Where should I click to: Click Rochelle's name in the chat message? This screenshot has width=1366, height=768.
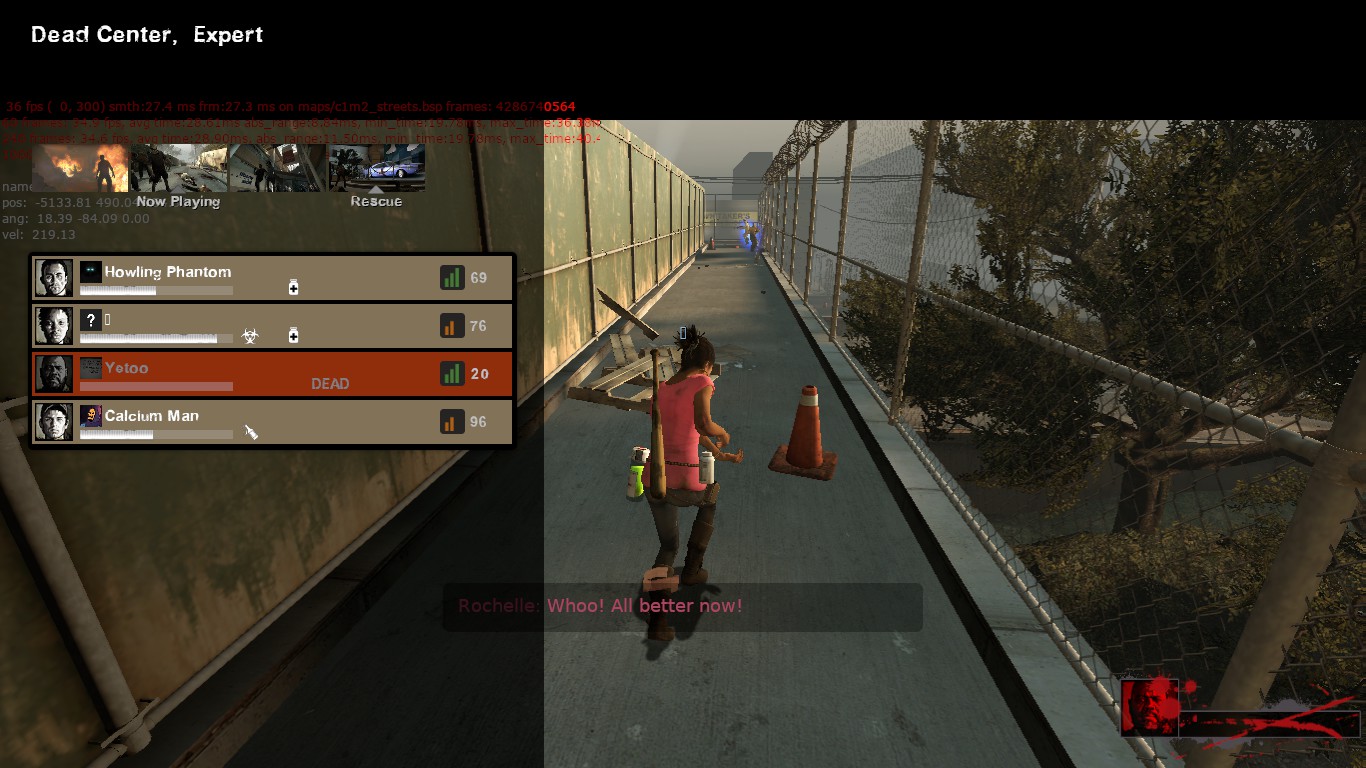click(498, 606)
